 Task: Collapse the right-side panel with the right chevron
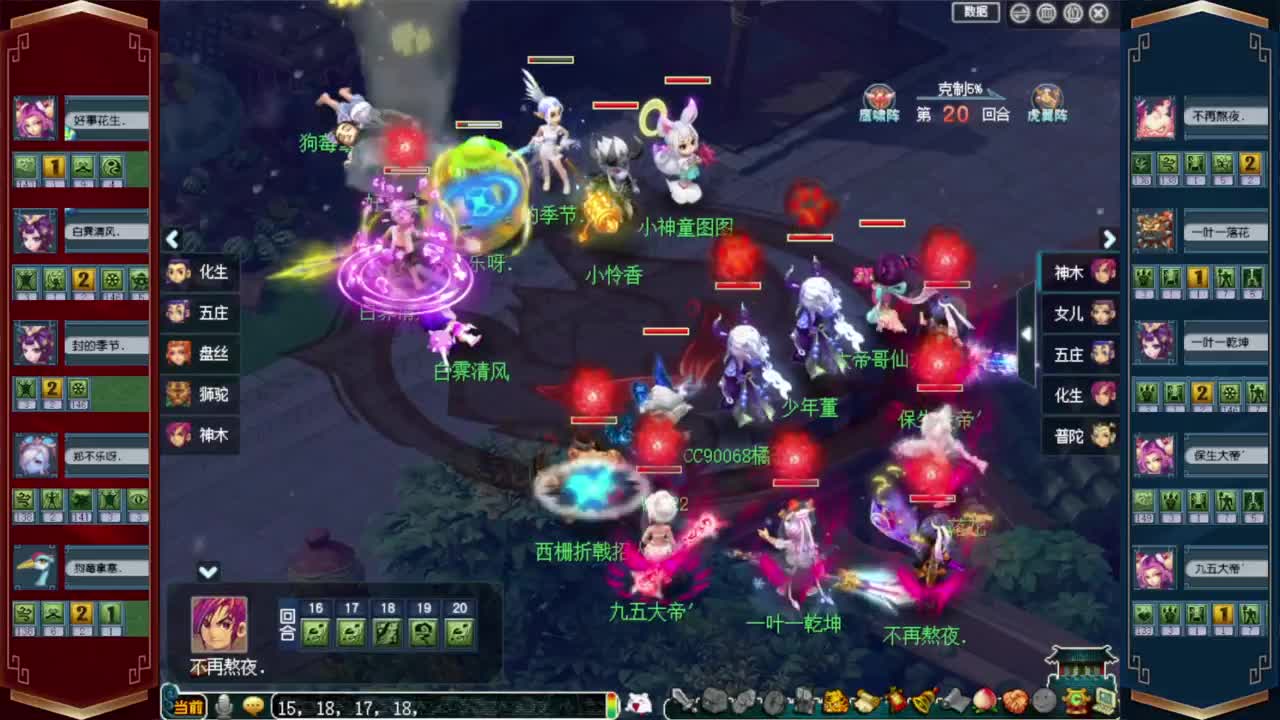[1110, 240]
